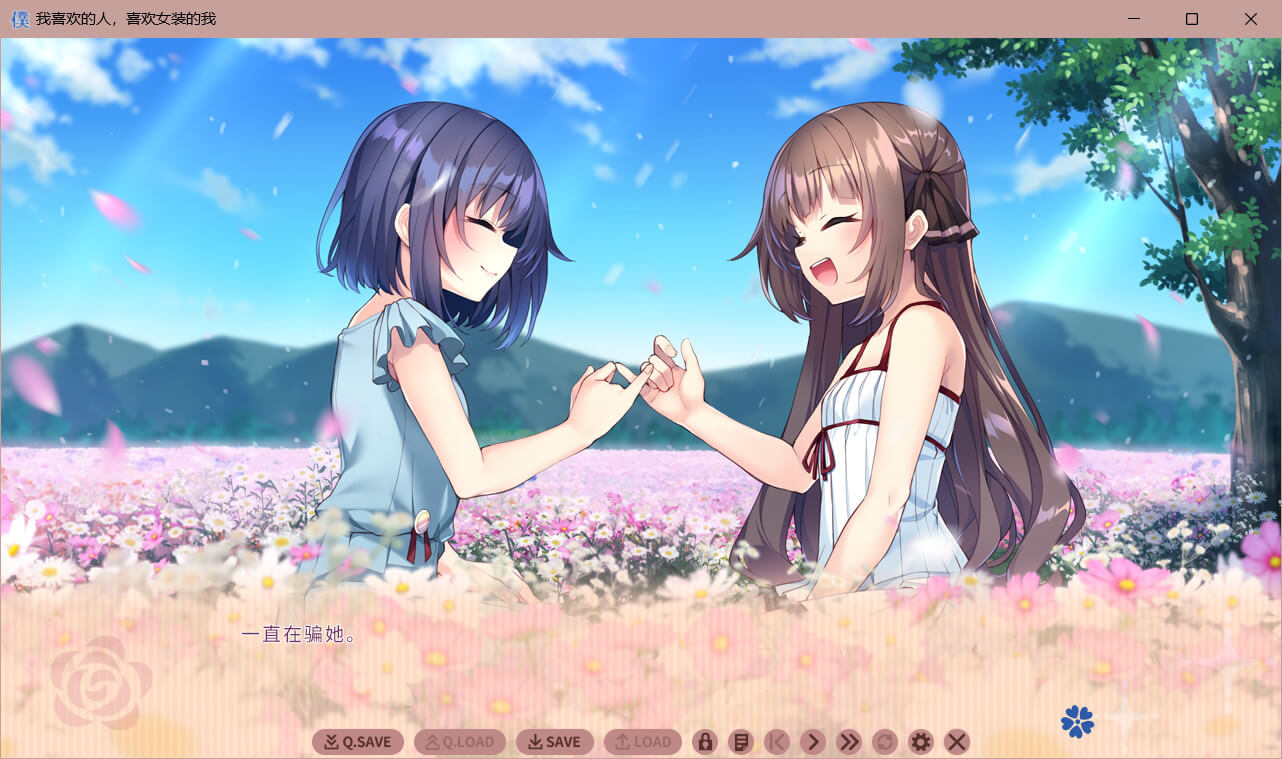1282x759 pixels.
Task: Start auto-play with the single arrow
Action: [x=813, y=742]
